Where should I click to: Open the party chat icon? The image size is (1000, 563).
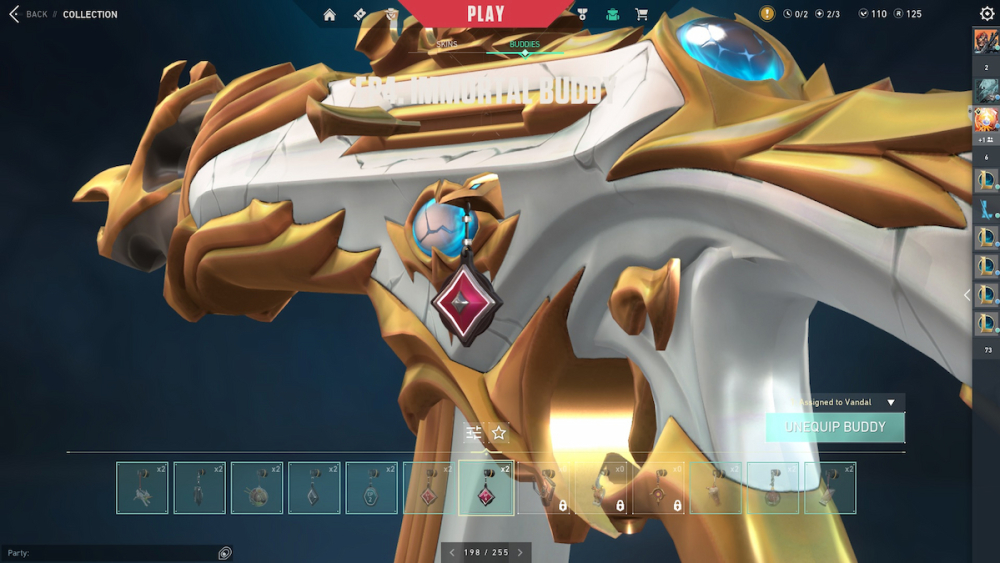click(x=225, y=553)
